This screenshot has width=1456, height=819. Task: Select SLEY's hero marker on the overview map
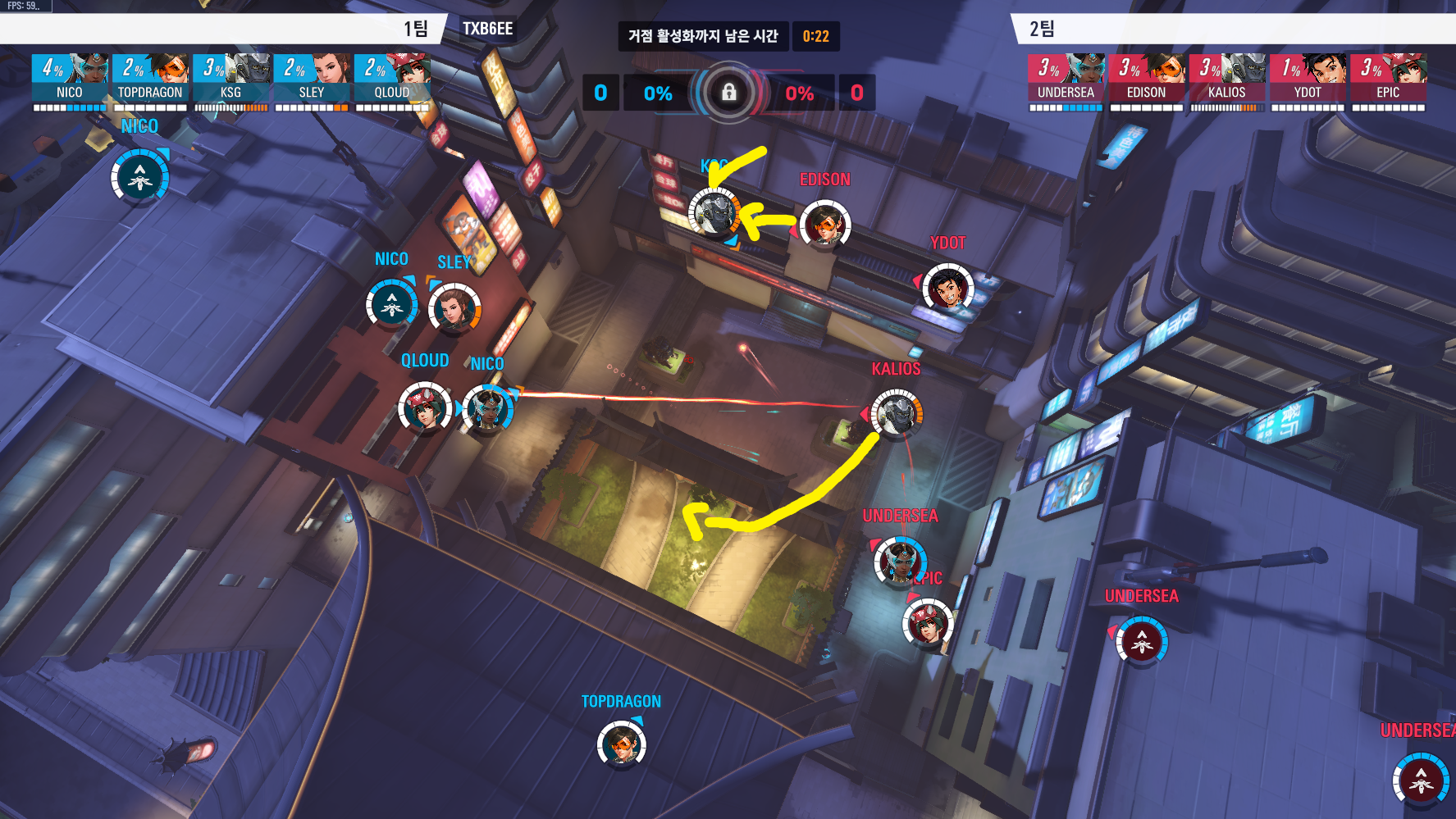point(454,308)
